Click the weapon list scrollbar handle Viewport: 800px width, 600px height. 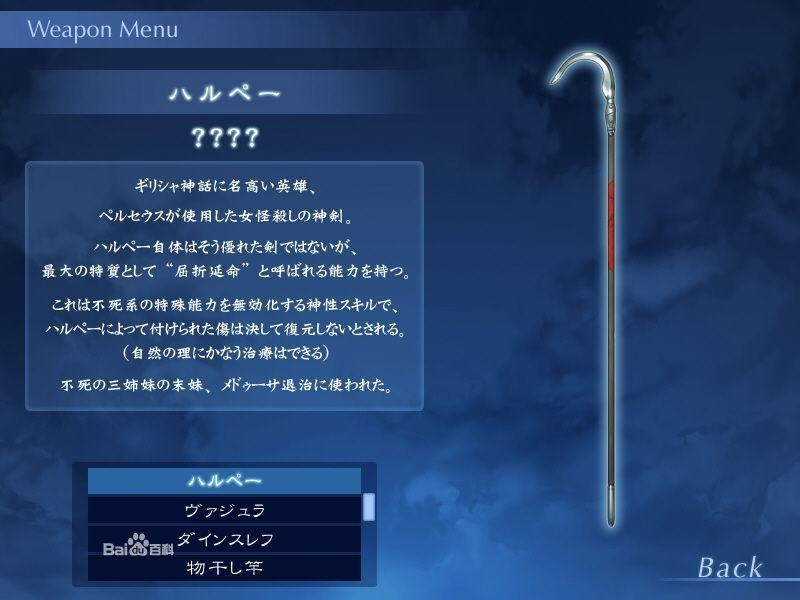[x=369, y=506]
